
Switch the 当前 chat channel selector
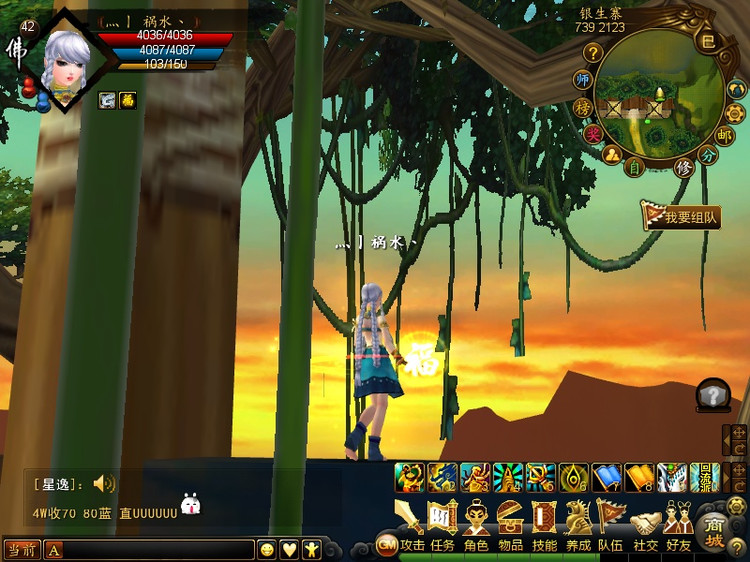[21, 550]
